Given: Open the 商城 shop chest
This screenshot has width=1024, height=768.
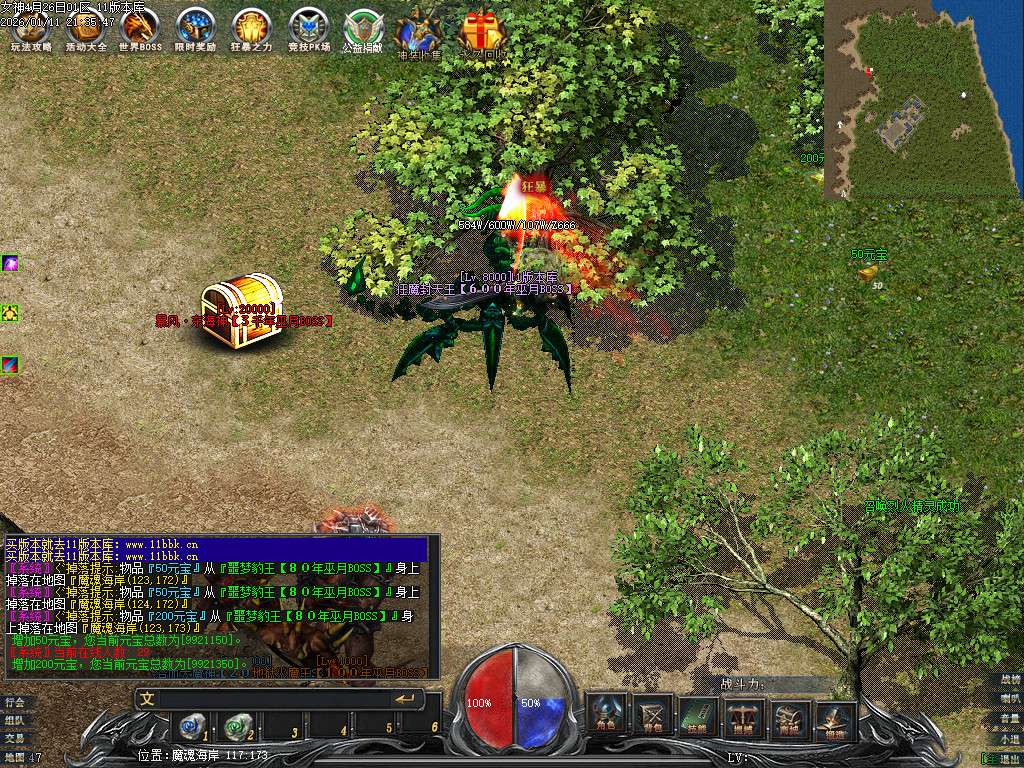Looking at the screenshot, I should (790, 717).
